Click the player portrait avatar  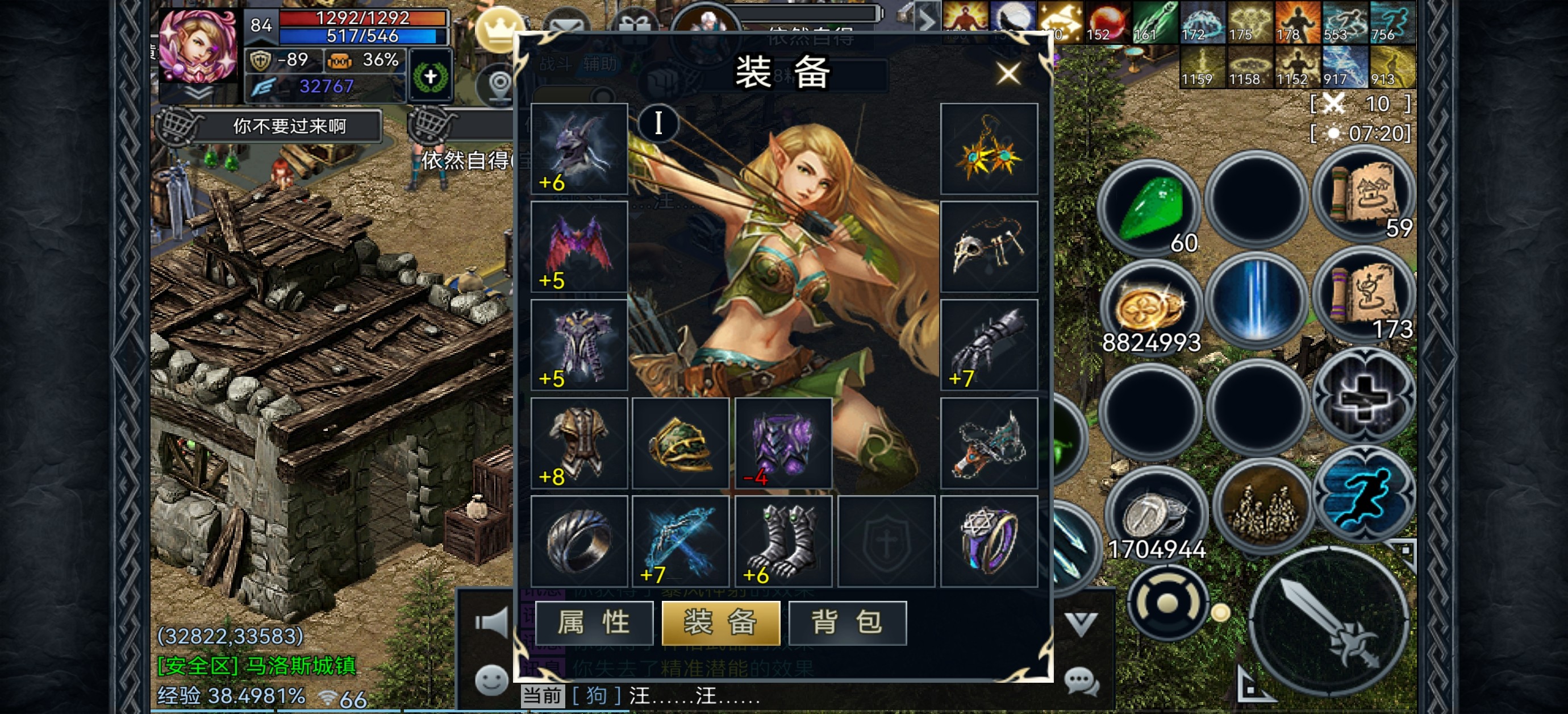197,48
